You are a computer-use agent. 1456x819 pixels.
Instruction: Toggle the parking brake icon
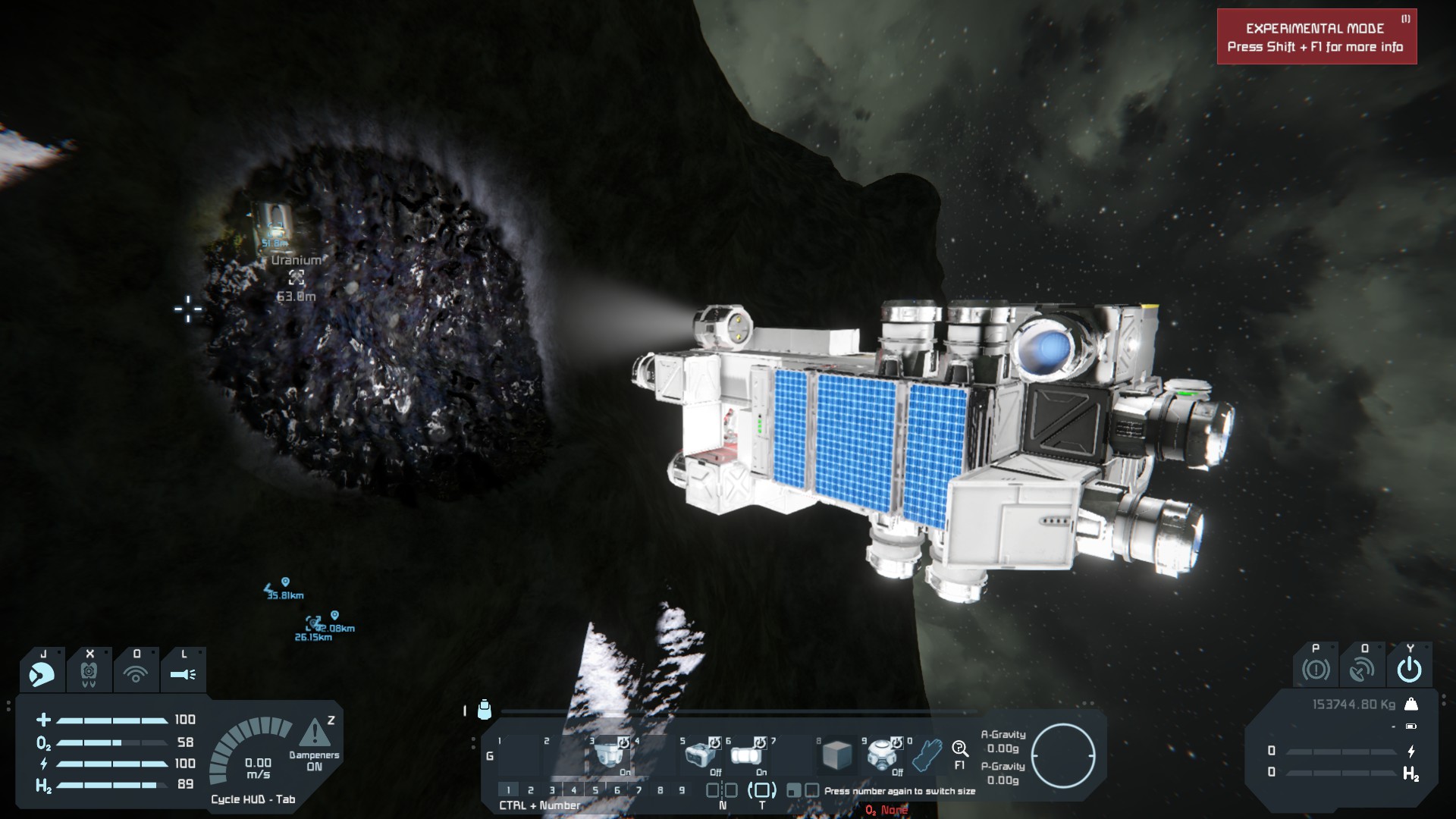(1316, 670)
